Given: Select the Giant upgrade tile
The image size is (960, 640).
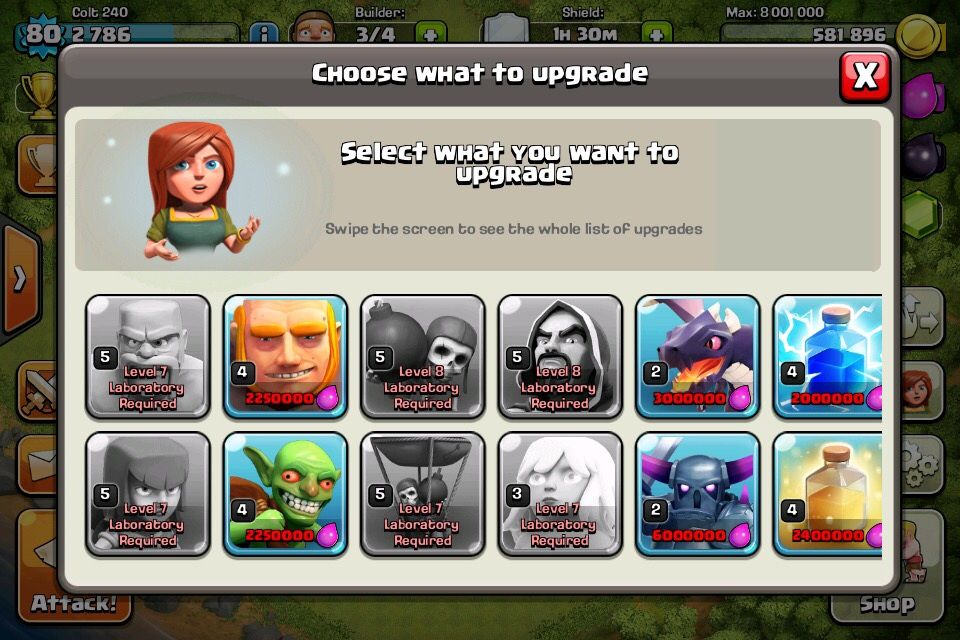Looking at the screenshot, I should tap(285, 356).
